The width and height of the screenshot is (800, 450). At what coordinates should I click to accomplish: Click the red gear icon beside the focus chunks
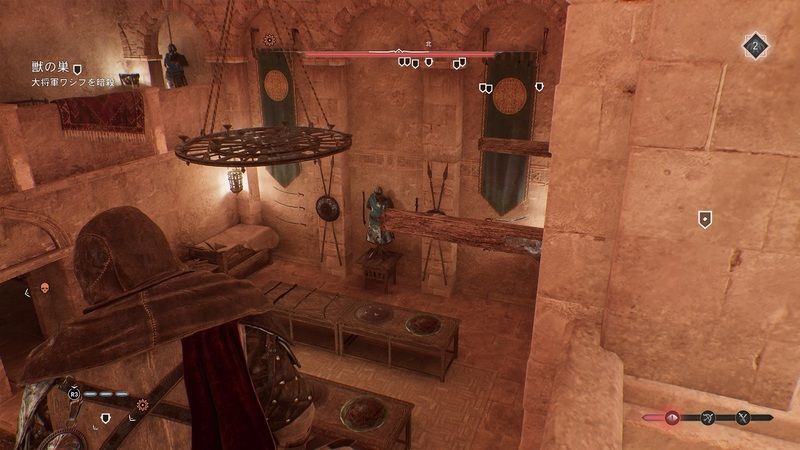click(x=143, y=405)
